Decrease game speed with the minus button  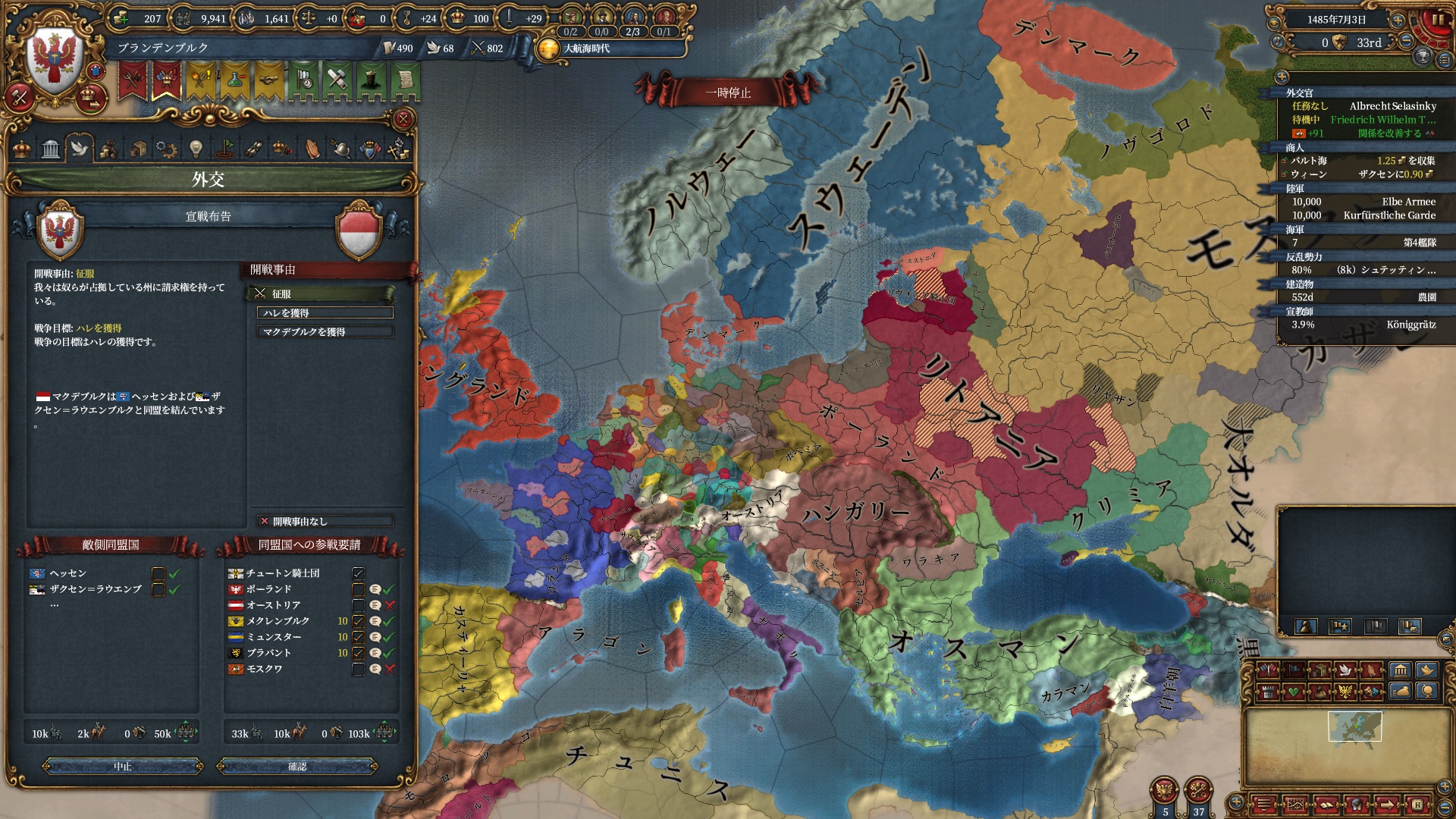pos(1407,42)
